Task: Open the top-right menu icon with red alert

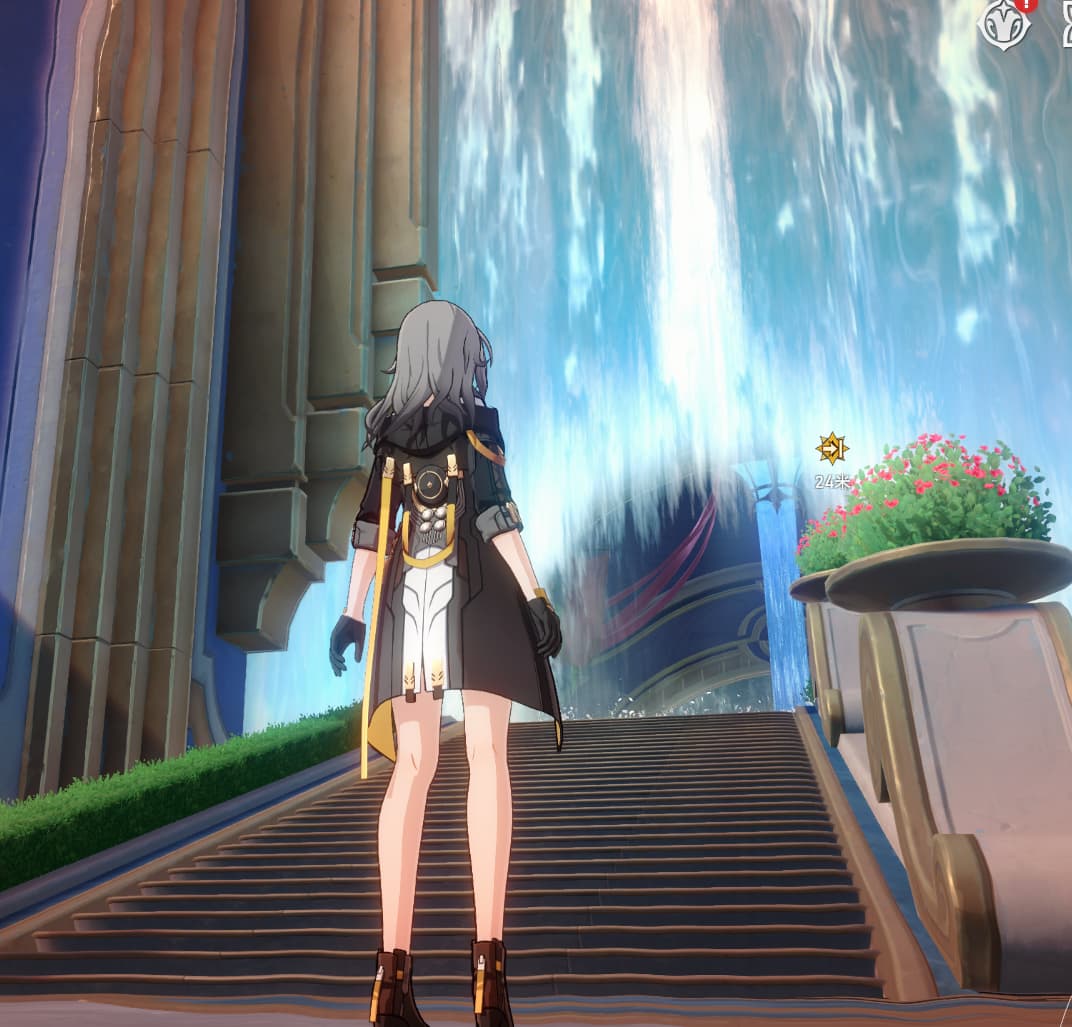Action: coord(1004,24)
